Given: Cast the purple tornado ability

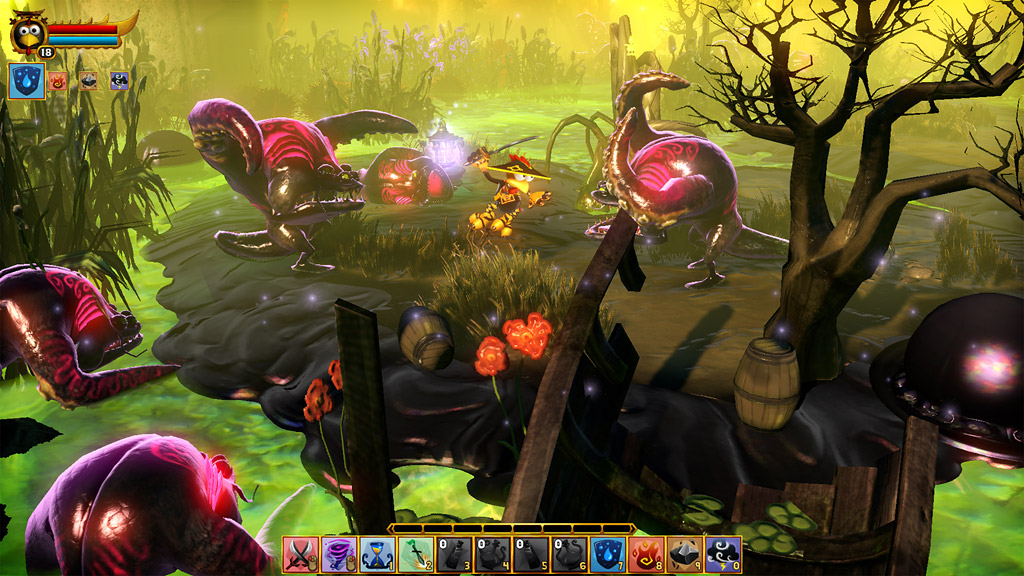Looking at the screenshot, I should point(339,553).
